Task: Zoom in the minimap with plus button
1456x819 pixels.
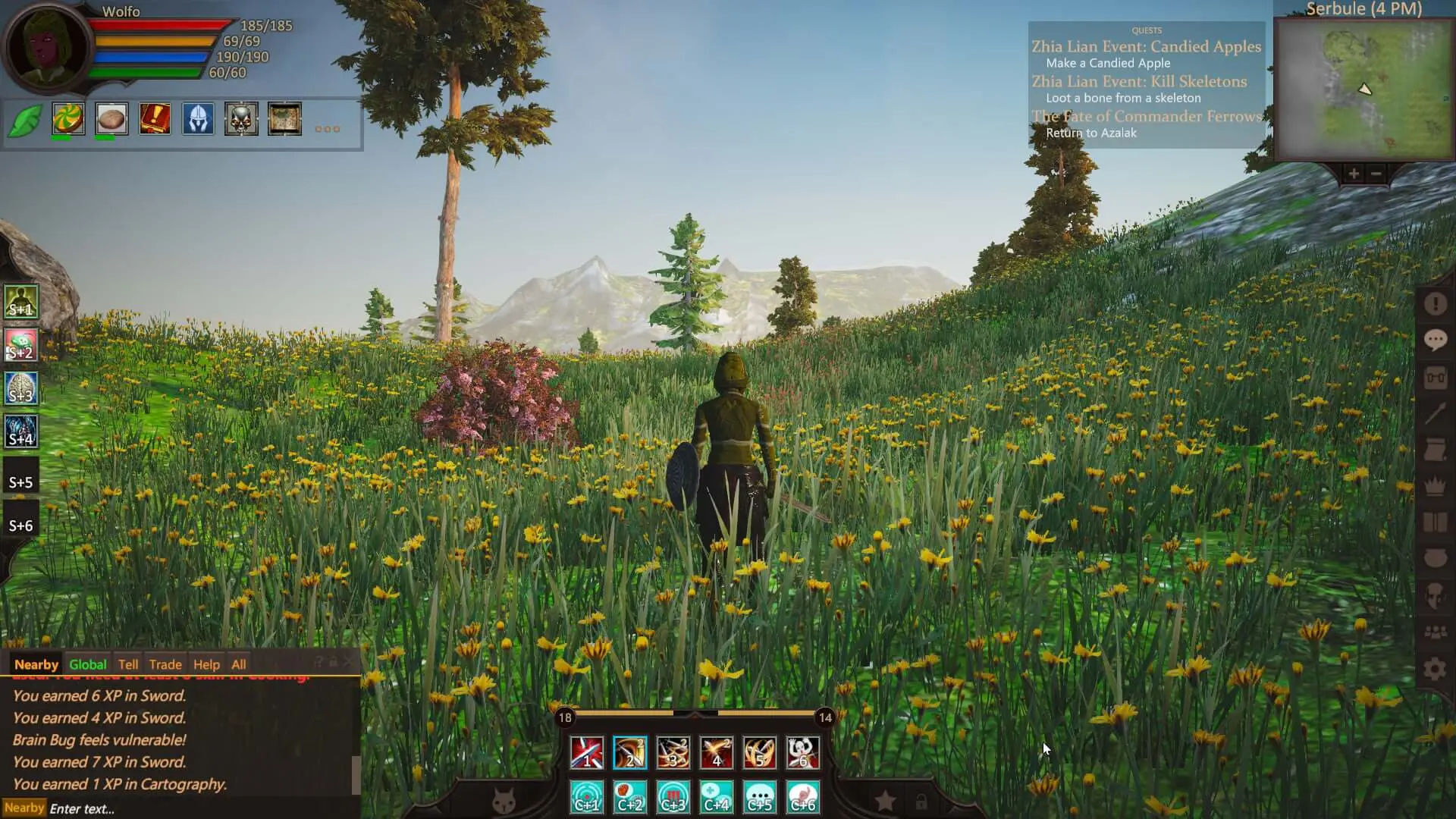Action: [1354, 174]
